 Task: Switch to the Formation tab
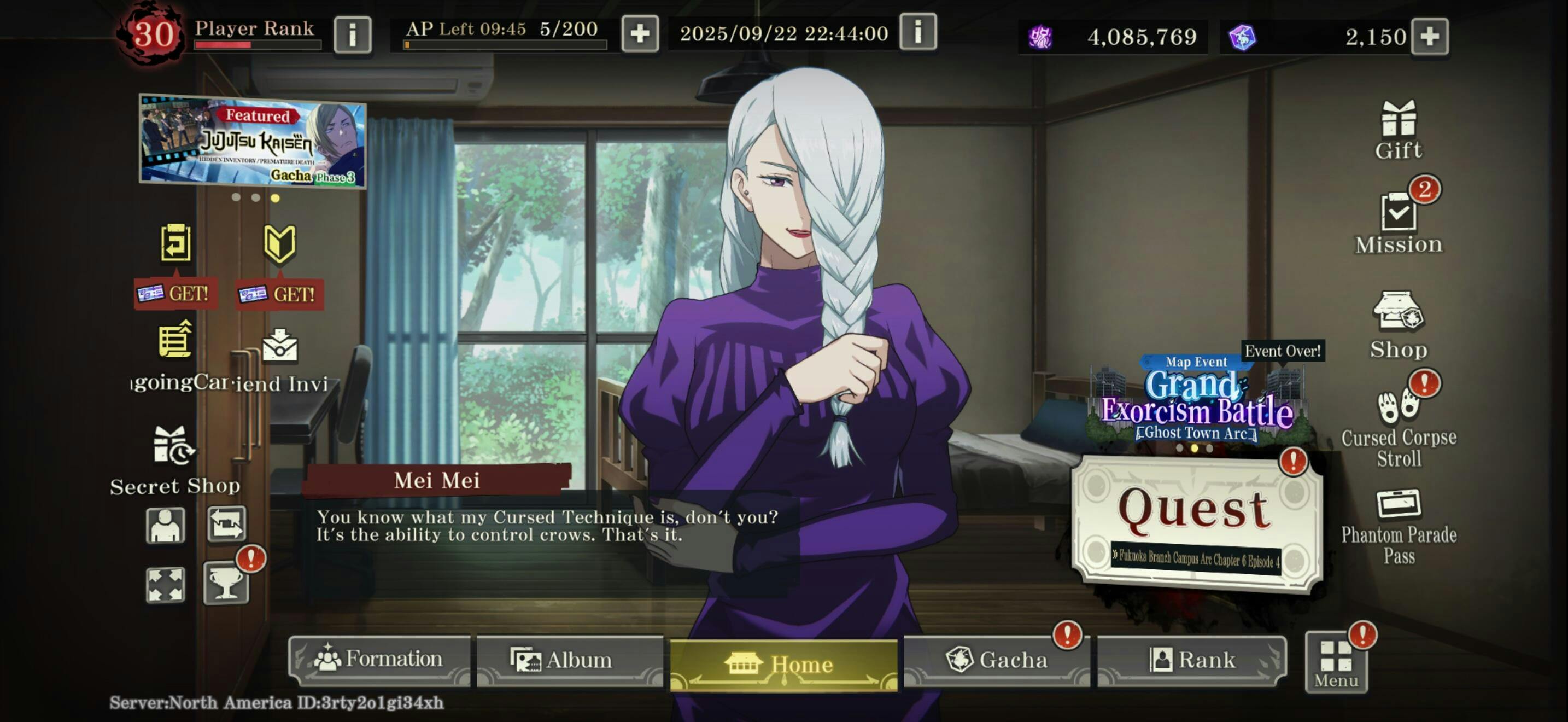tap(380, 659)
